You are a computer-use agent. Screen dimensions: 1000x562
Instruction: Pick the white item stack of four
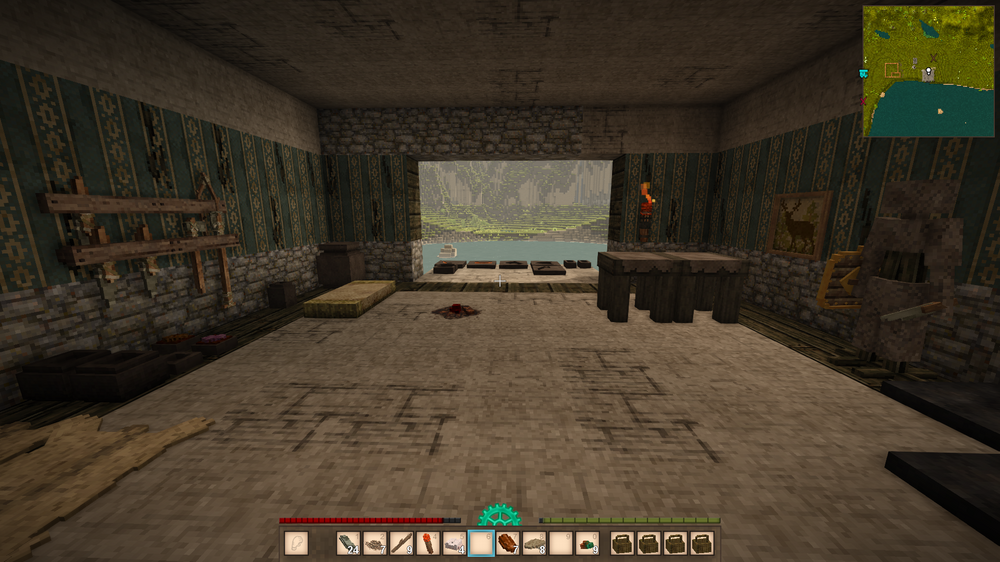click(x=454, y=544)
